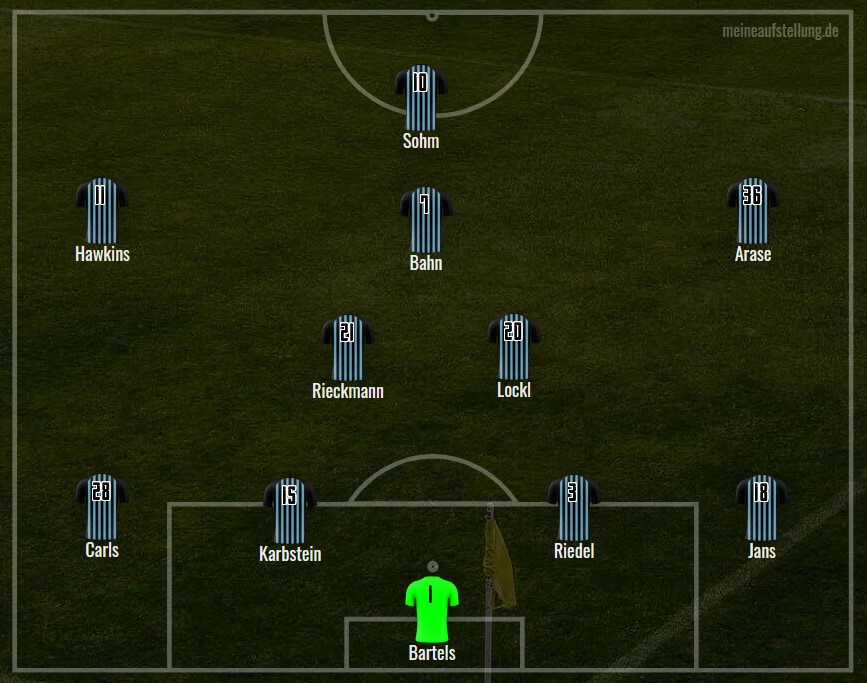Select full-back Jans wearing number 18
This screenshot has height=683, width=867.
(x=761, y=507)
